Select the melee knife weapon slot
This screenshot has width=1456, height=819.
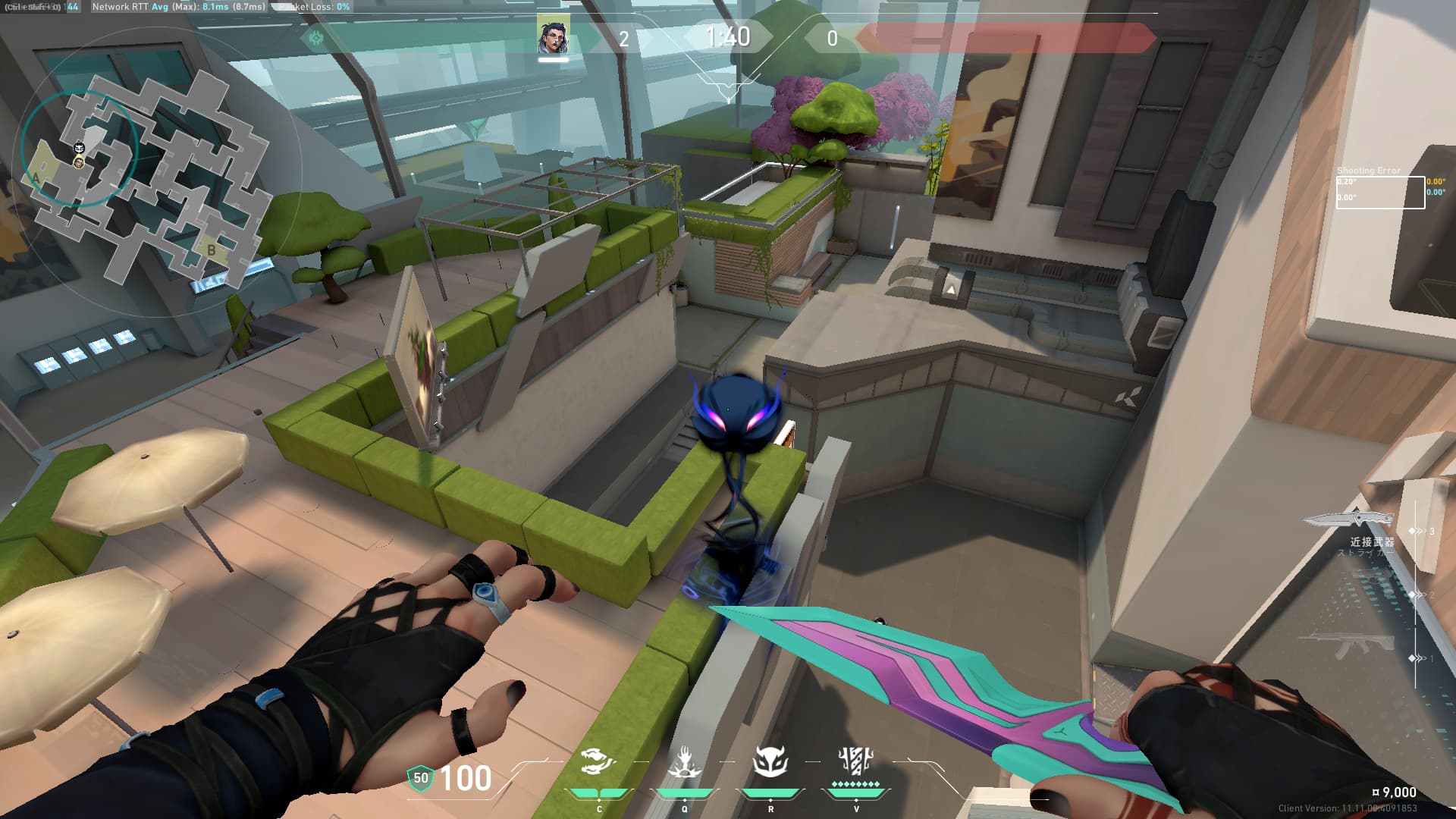click(1350, 519)
